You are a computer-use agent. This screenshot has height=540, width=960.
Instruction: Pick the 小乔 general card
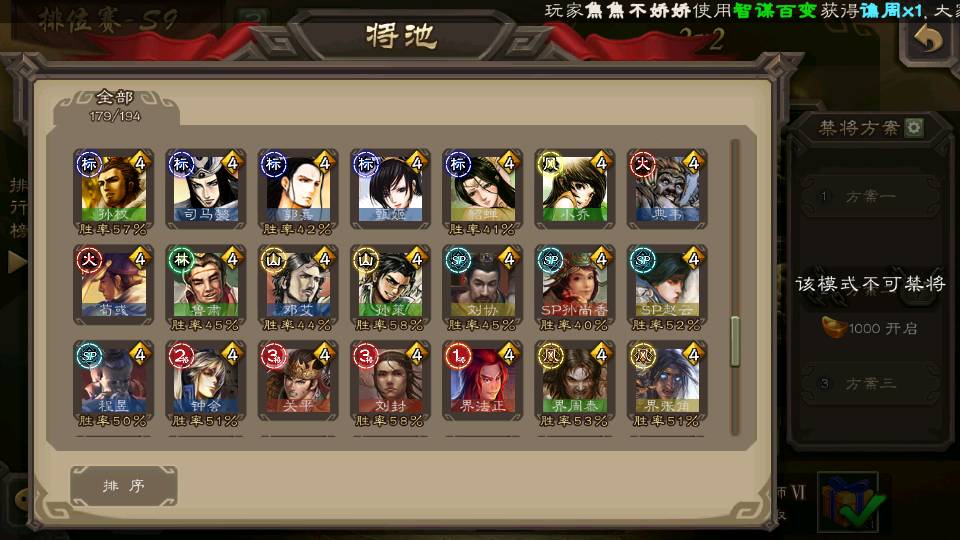(574, 190)
